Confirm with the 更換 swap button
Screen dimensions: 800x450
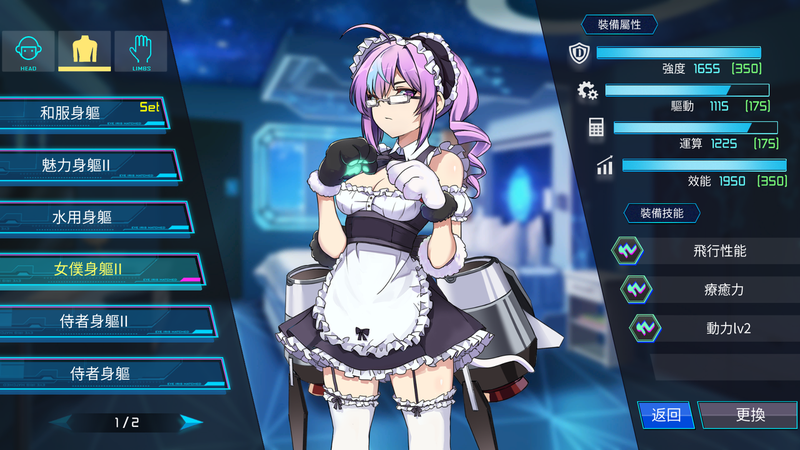pos(749,415)
